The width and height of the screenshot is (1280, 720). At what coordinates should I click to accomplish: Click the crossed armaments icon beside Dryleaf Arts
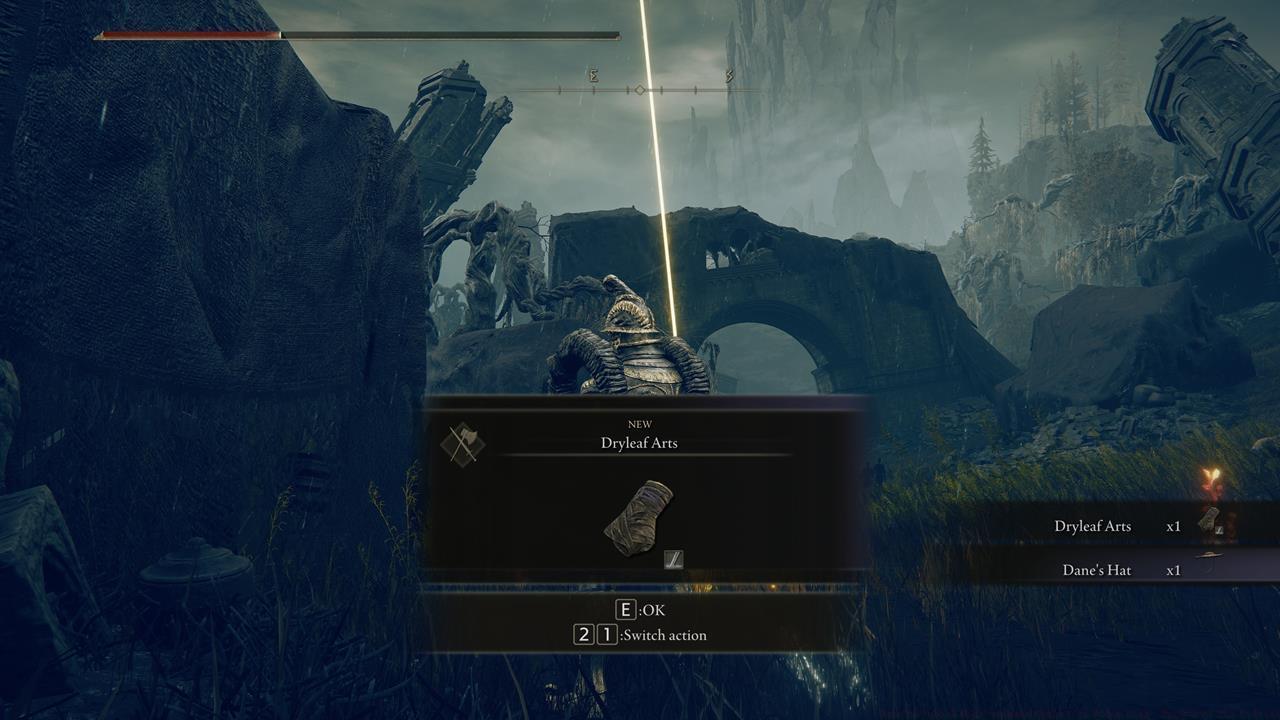(462, 446)
